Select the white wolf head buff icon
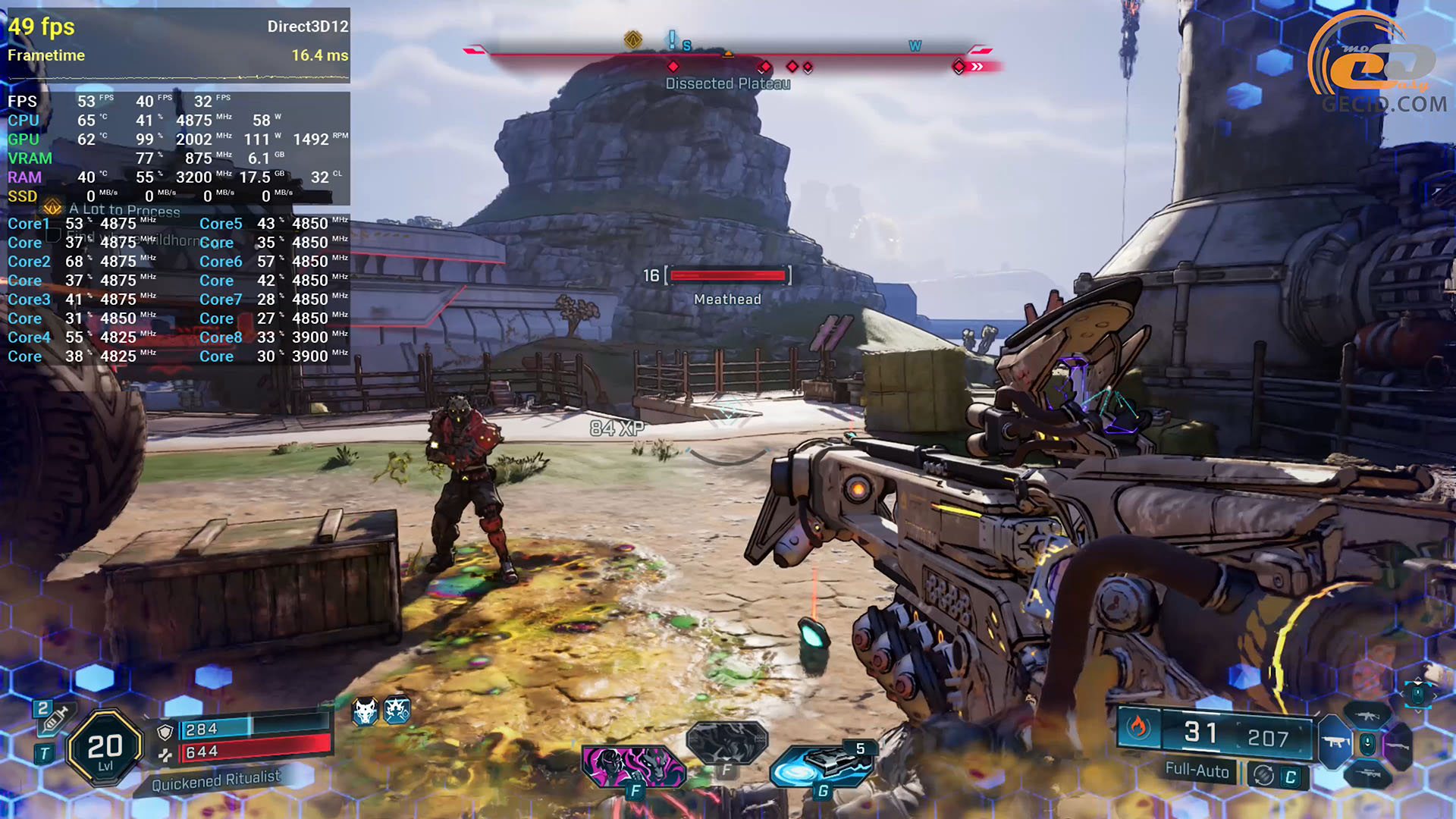Image resolution: width=1456 pixels, height=819 pixels. pos(365,711)
